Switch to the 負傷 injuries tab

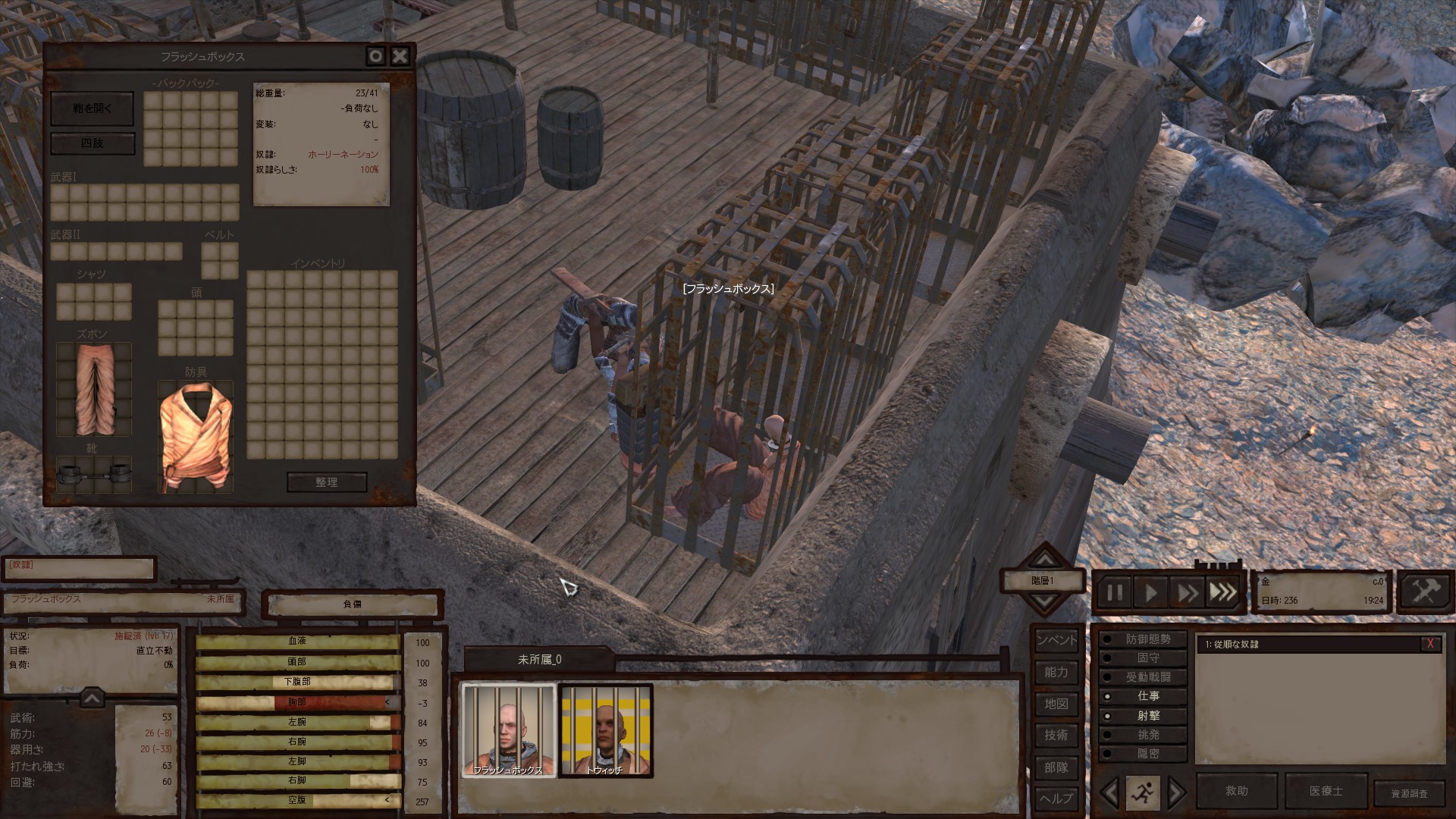click(x=353, y=604)
